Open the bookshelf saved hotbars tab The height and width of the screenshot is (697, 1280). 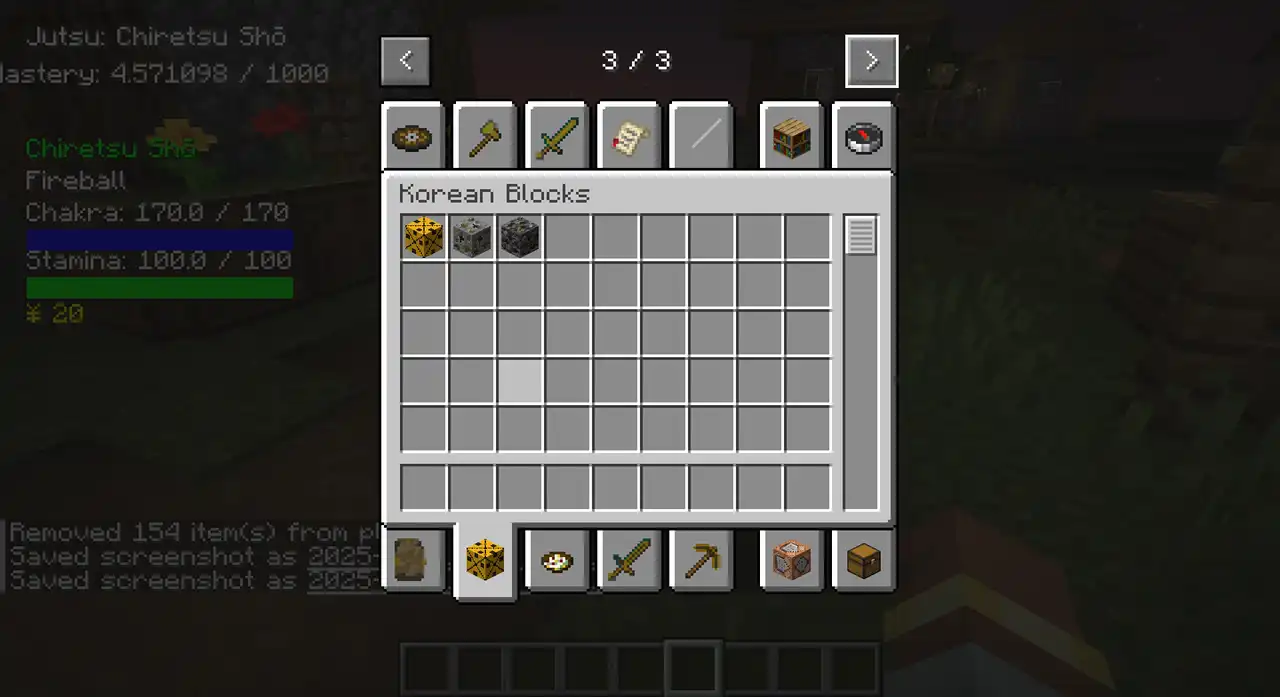point(791,137)
